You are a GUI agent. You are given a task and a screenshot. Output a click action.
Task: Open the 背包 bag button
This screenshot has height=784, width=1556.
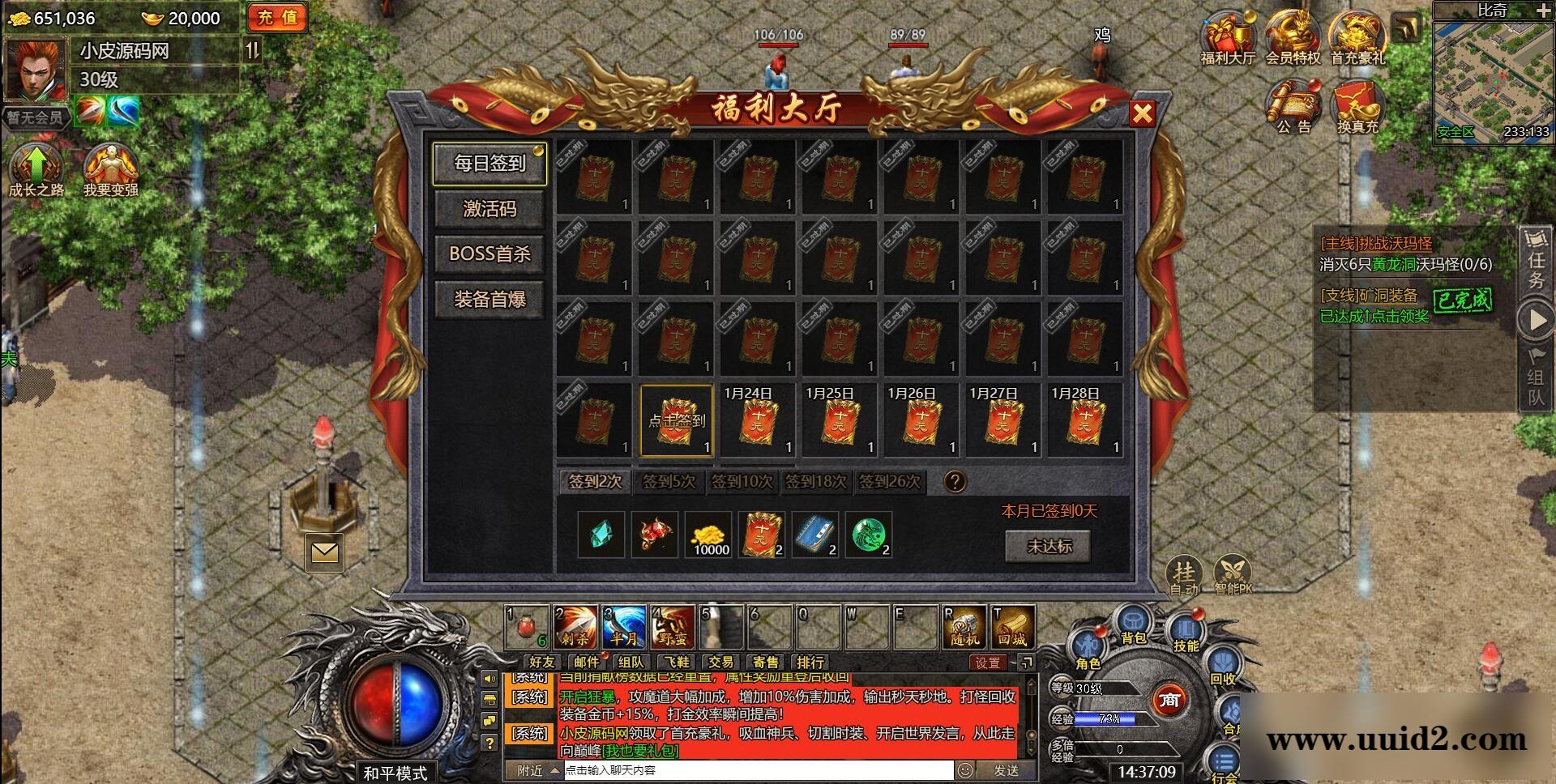tap(1133, 628)
